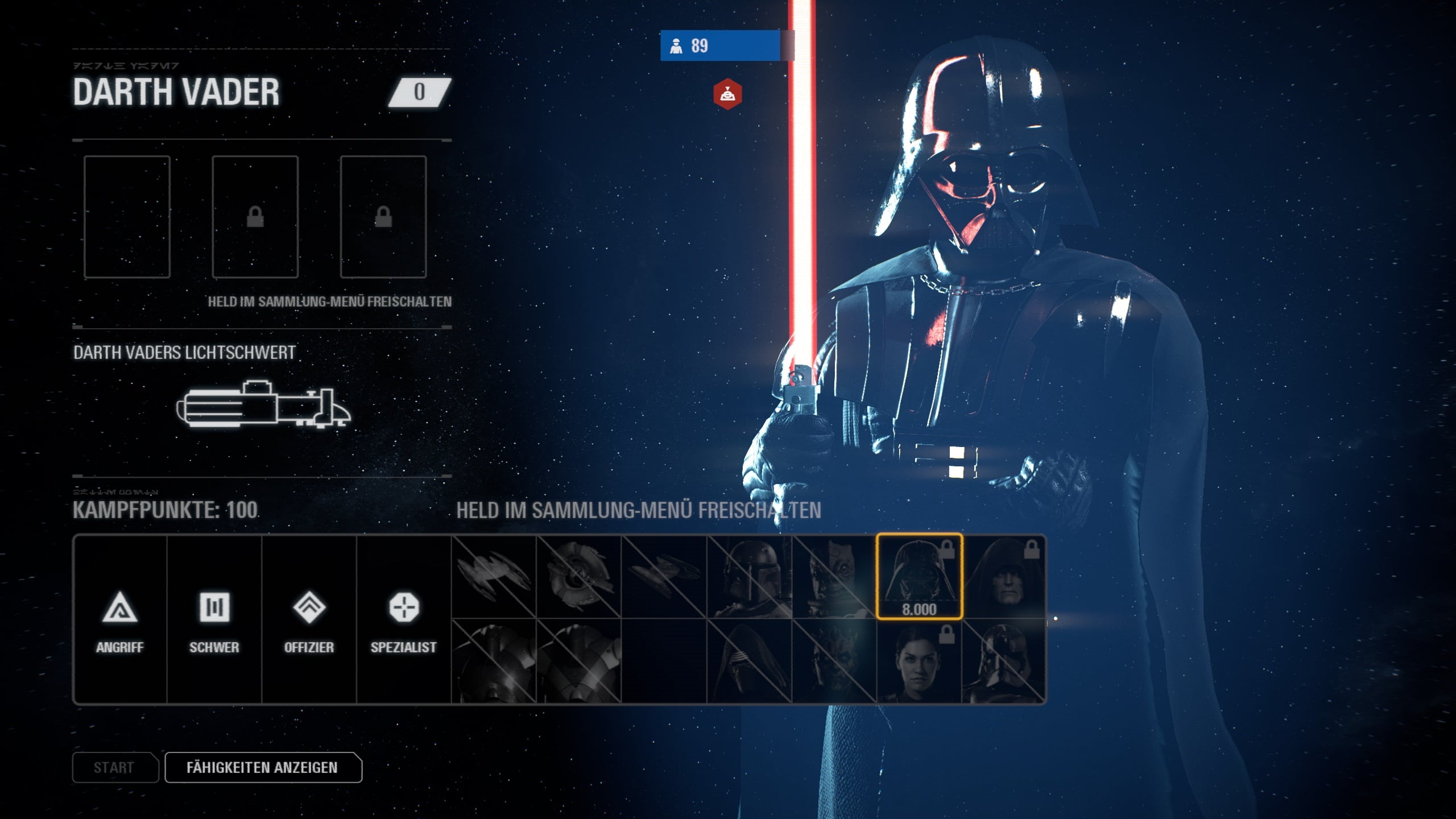Select the Bossk hero portrait

834,576
